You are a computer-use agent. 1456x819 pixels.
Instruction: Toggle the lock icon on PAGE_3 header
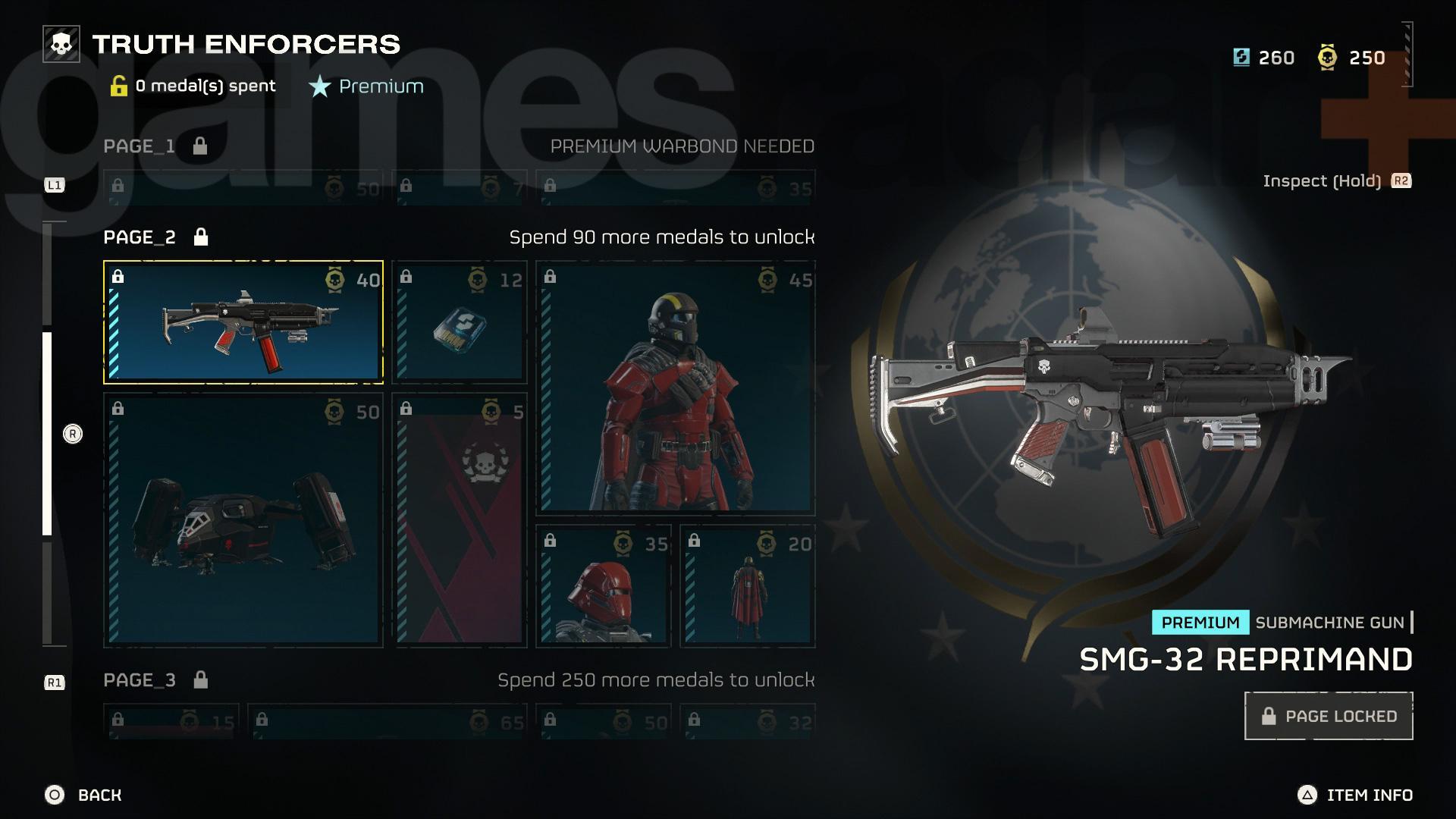[x=201, y=680]
